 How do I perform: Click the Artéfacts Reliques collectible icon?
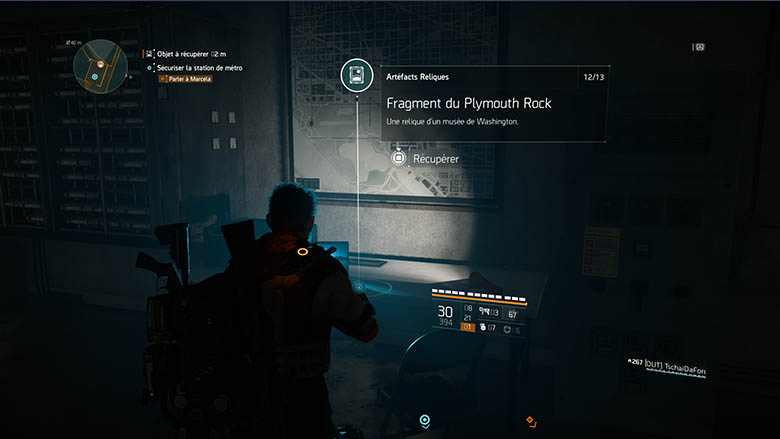click(x=357, y=75)
